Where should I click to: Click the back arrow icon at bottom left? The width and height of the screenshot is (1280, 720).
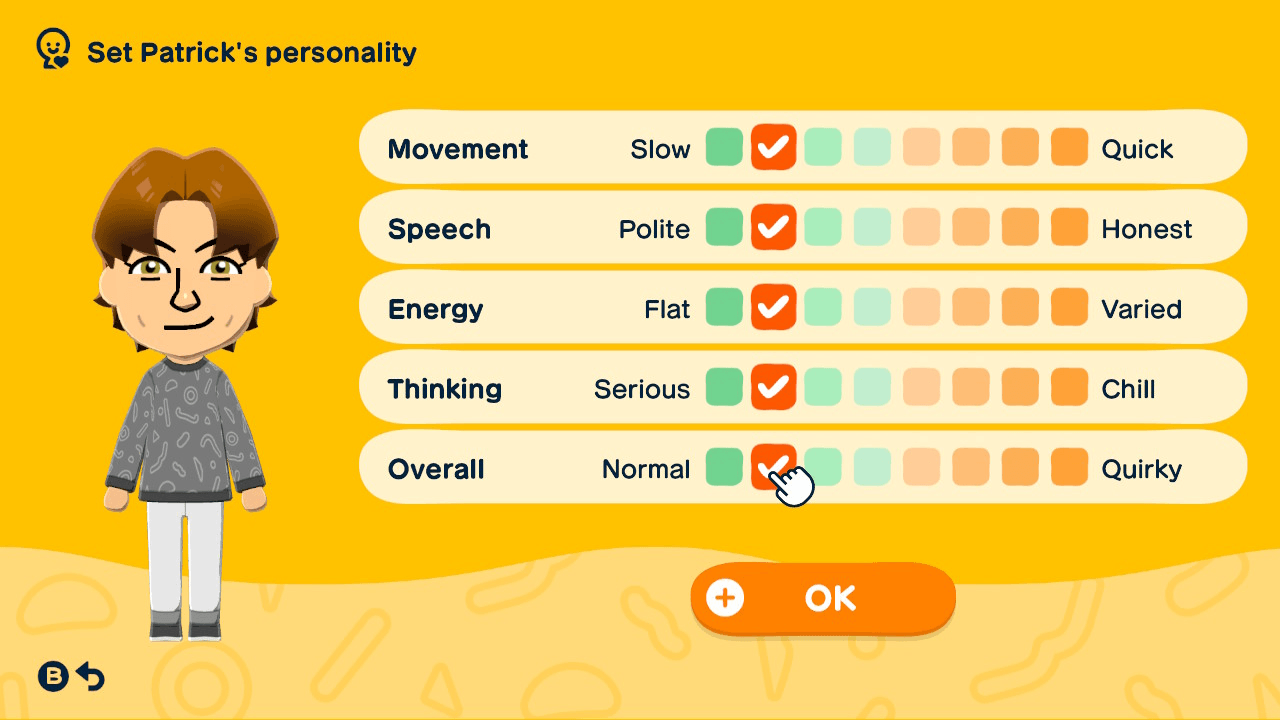click(x=91, y=676)
